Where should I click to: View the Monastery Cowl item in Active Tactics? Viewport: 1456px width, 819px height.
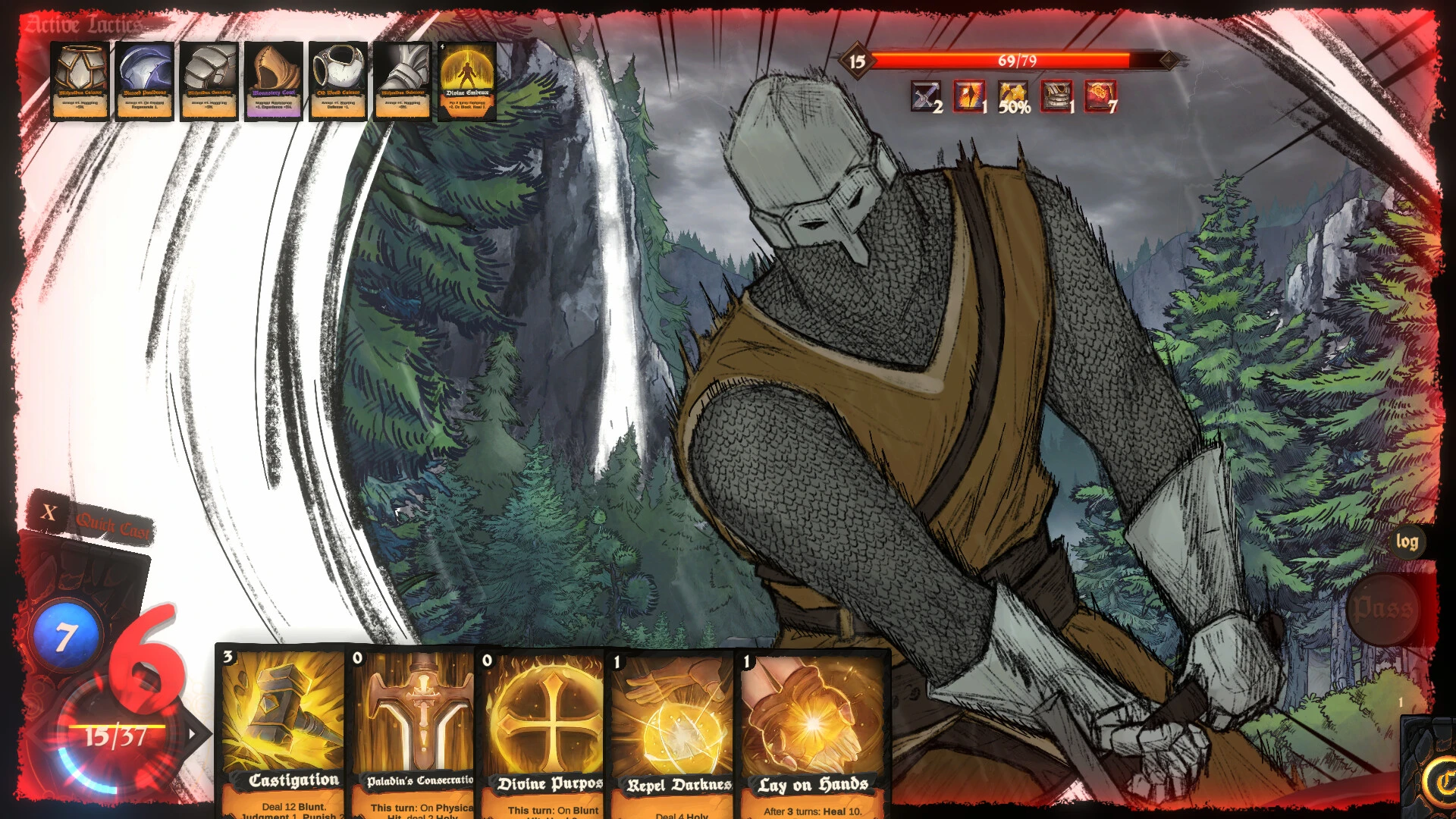pyautogui.click(x=274, y=80)
